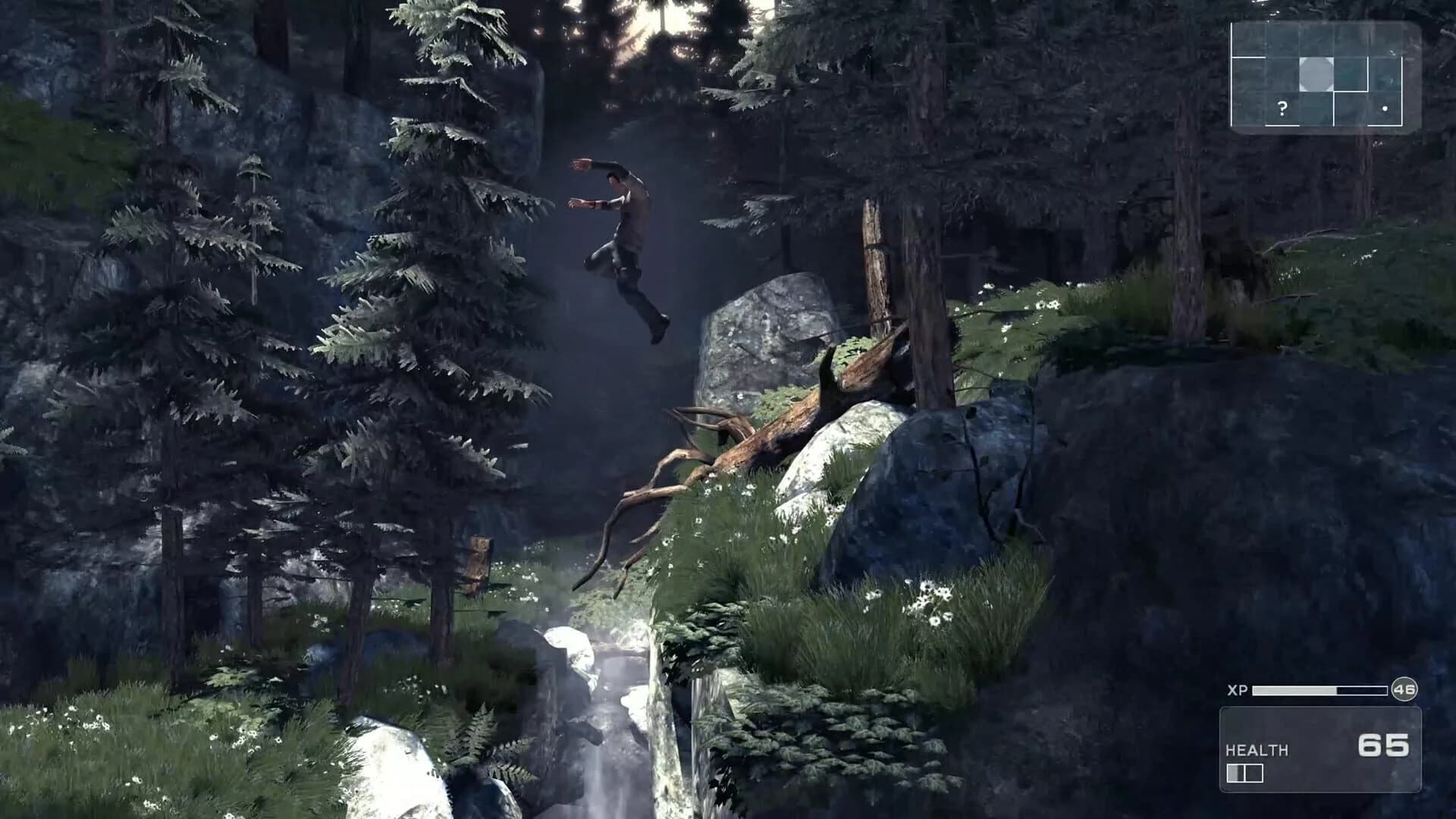This screenshot has height=819, width=1456.
Task: Click the XP label on the HUD
Action: (x=1238, y=689)
